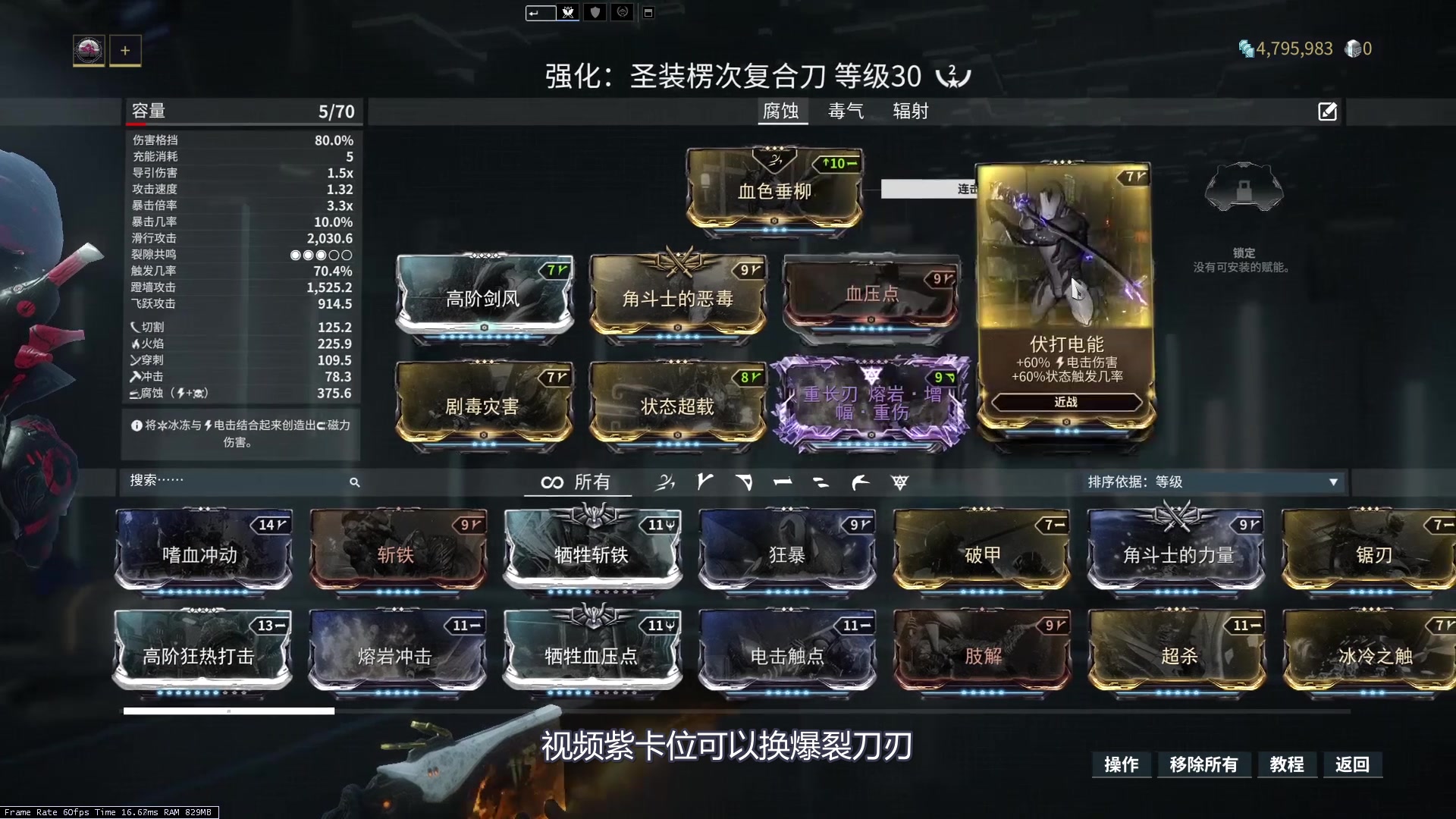Click the edit pencil icon near 腐蚀 tab
1456x819 pixels.
click(1327, 111)
